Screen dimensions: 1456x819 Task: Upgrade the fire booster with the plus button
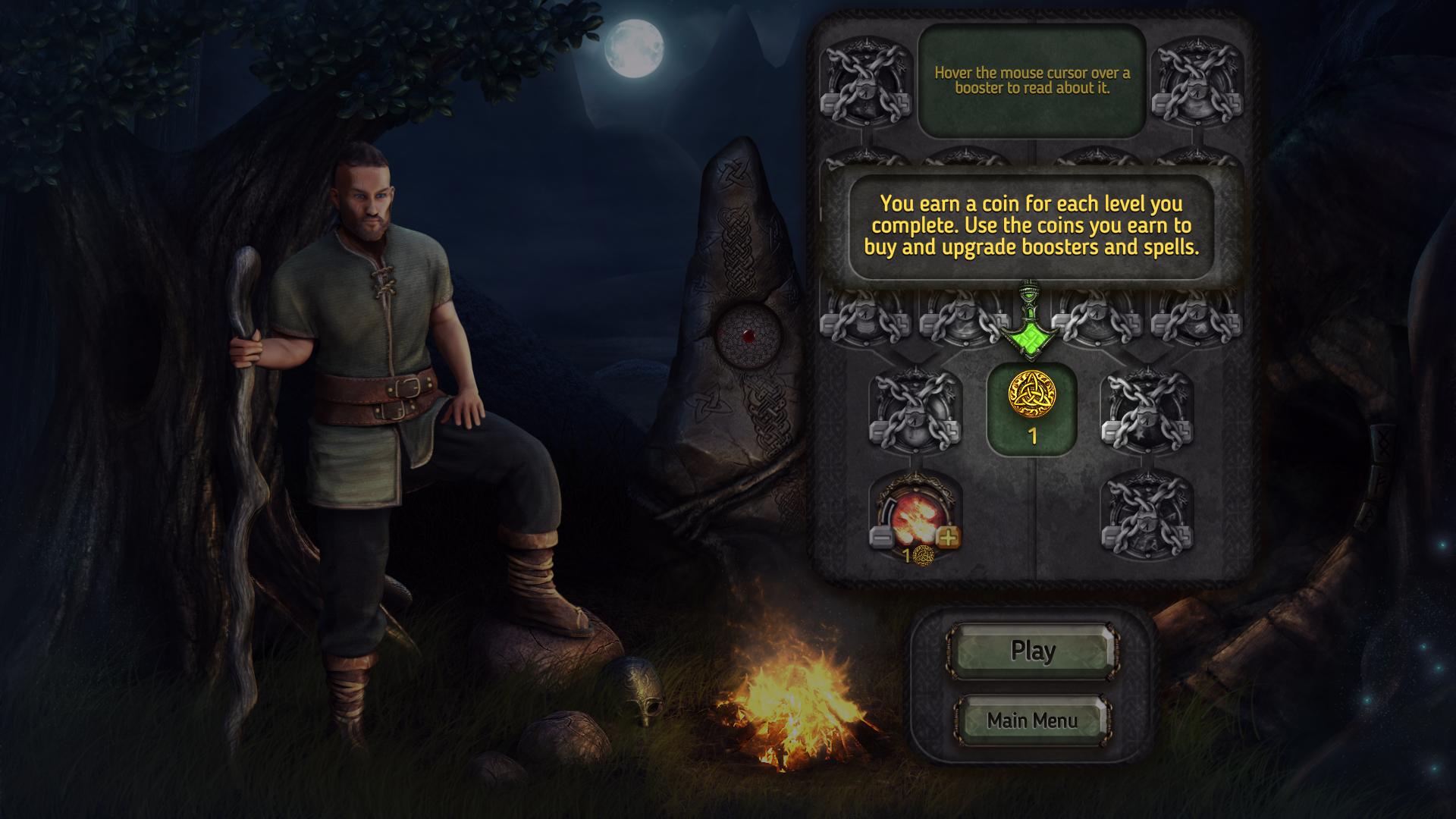click(x=948, y=538)
